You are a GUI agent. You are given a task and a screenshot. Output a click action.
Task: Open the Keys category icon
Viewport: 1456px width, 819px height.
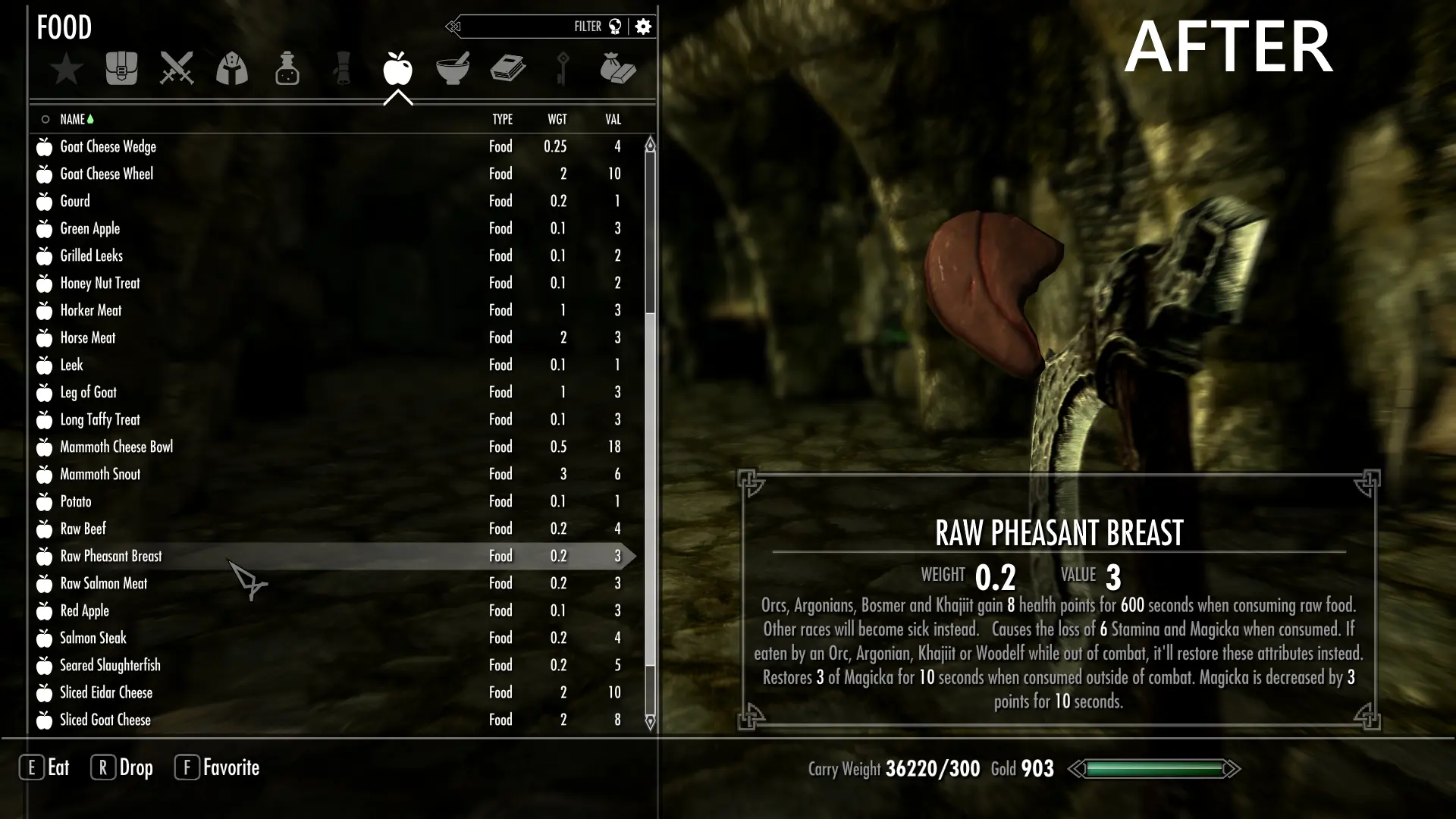pyautogui.click(x=563, y=68)
